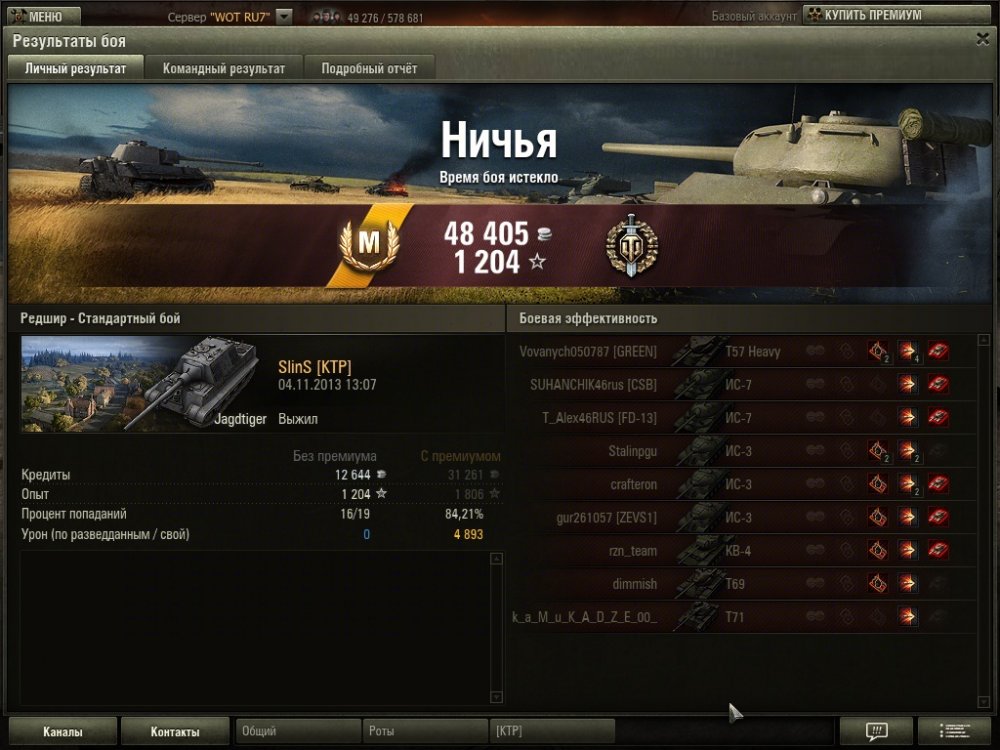Open the [KTP] clan chat channel
Image resolution: width=1000 pixels, height=750 pixels.
tap(551, 732)
